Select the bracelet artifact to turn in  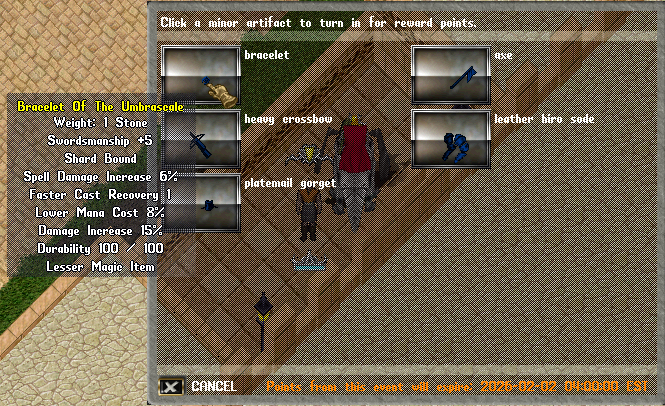pos(201,75)
